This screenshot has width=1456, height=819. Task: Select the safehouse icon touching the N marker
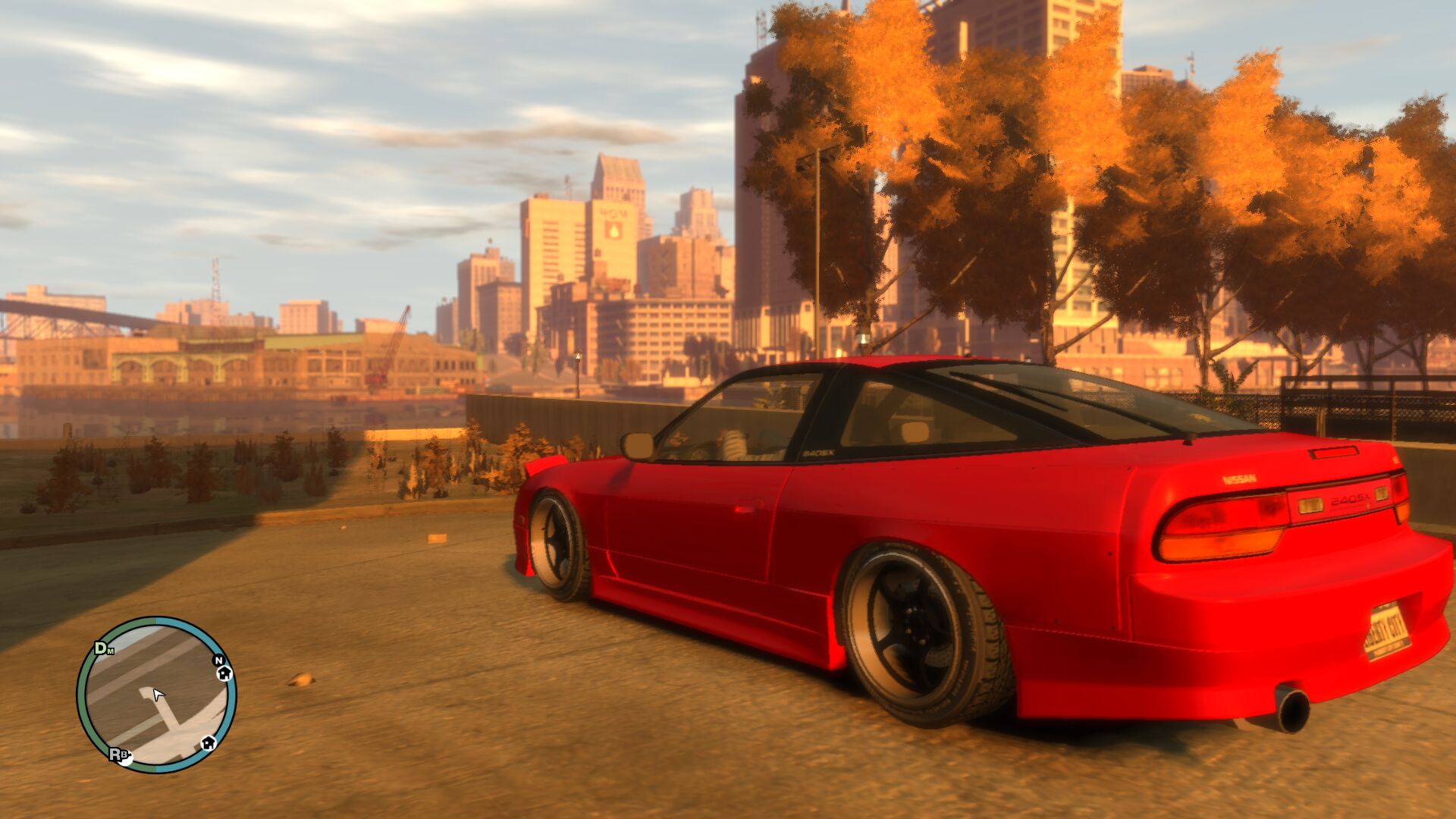(224, 673)
